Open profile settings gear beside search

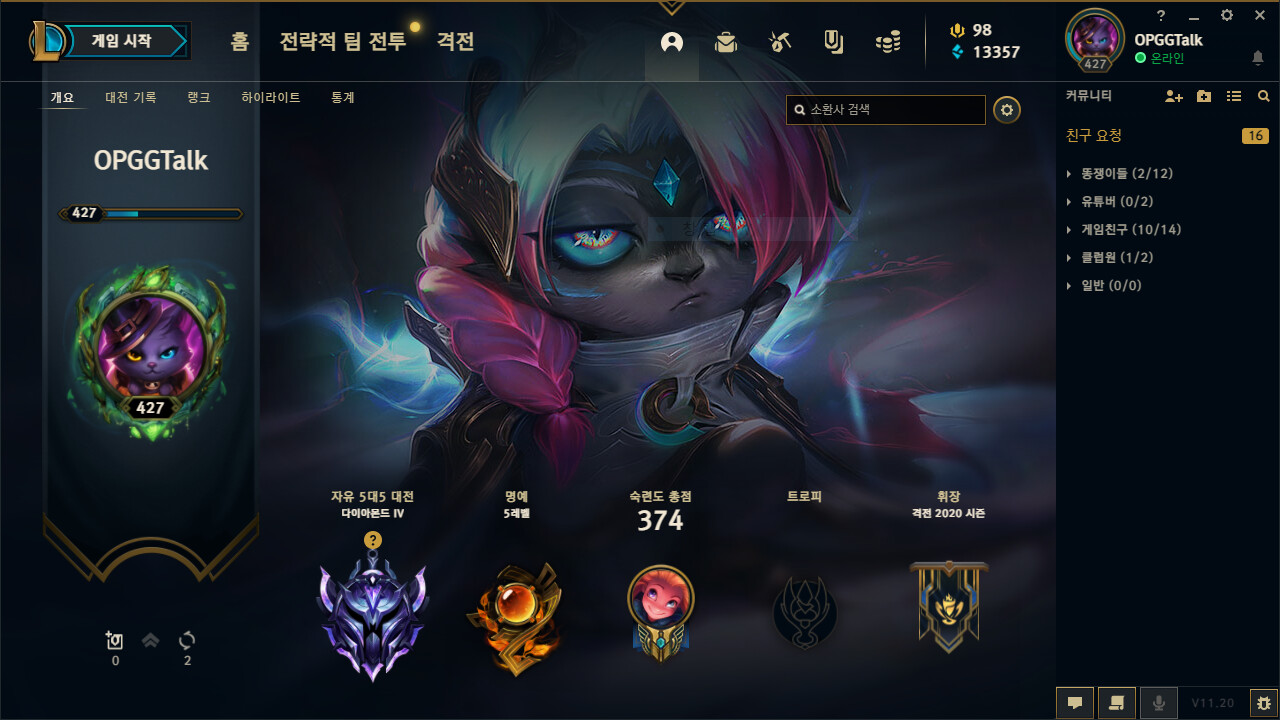[x=1007, y=110]
